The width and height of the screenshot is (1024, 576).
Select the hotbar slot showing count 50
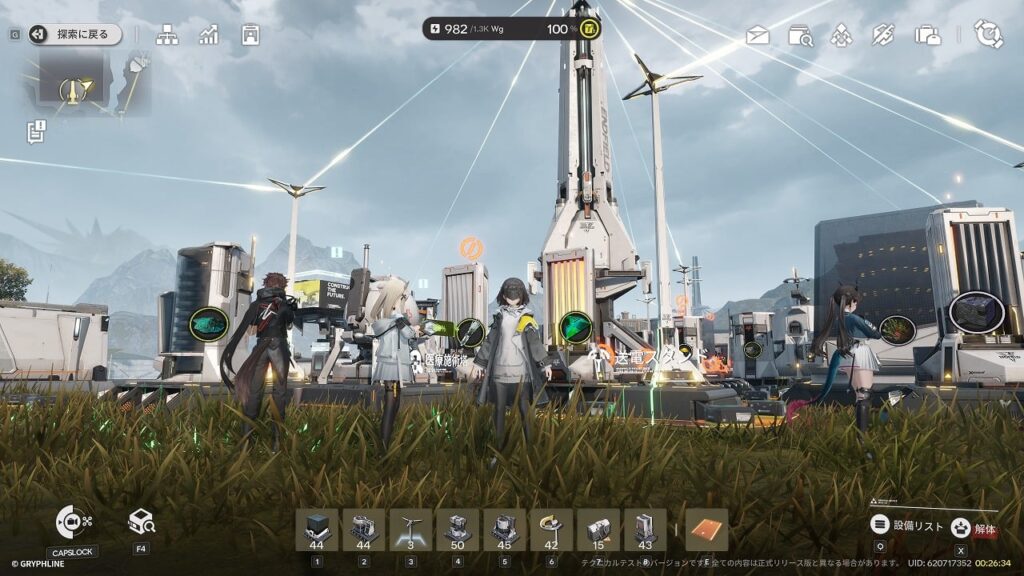(458, 530)
